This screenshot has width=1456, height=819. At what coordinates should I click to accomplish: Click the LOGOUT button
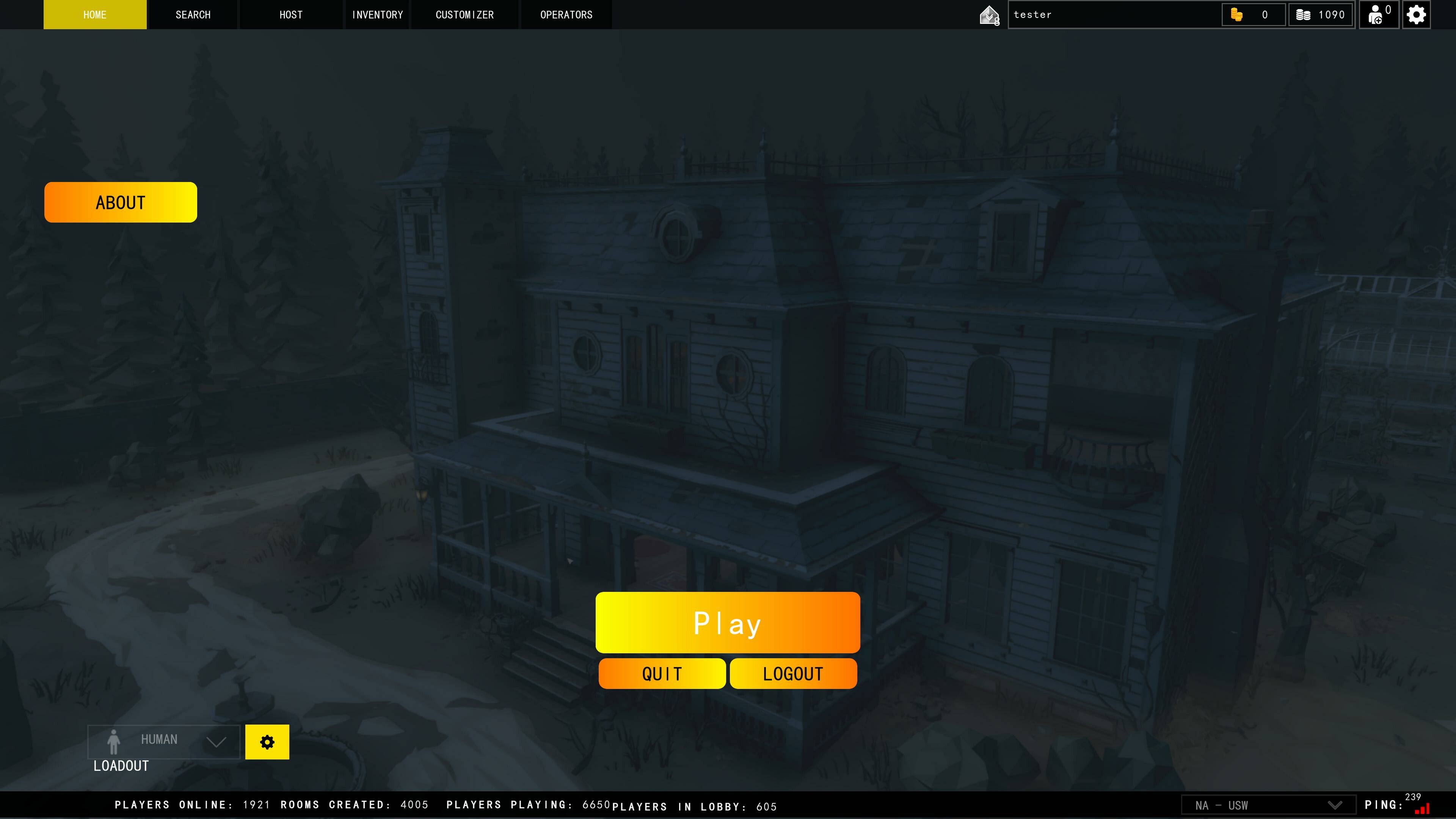pyautogui.click(x=792, y=673)
